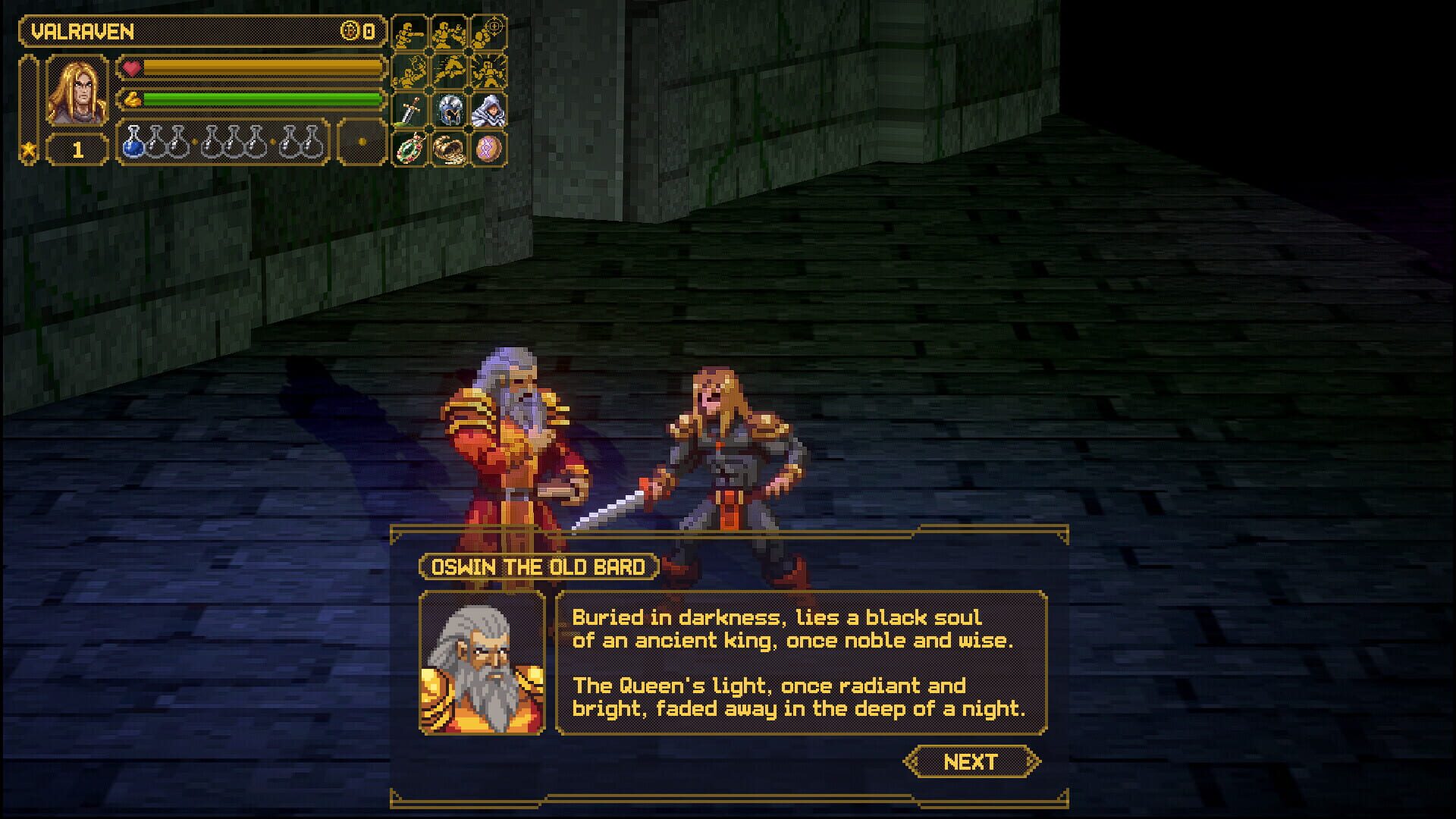
Task: Click the green amulet equipment slot
Action: click(x=409, y=149)
